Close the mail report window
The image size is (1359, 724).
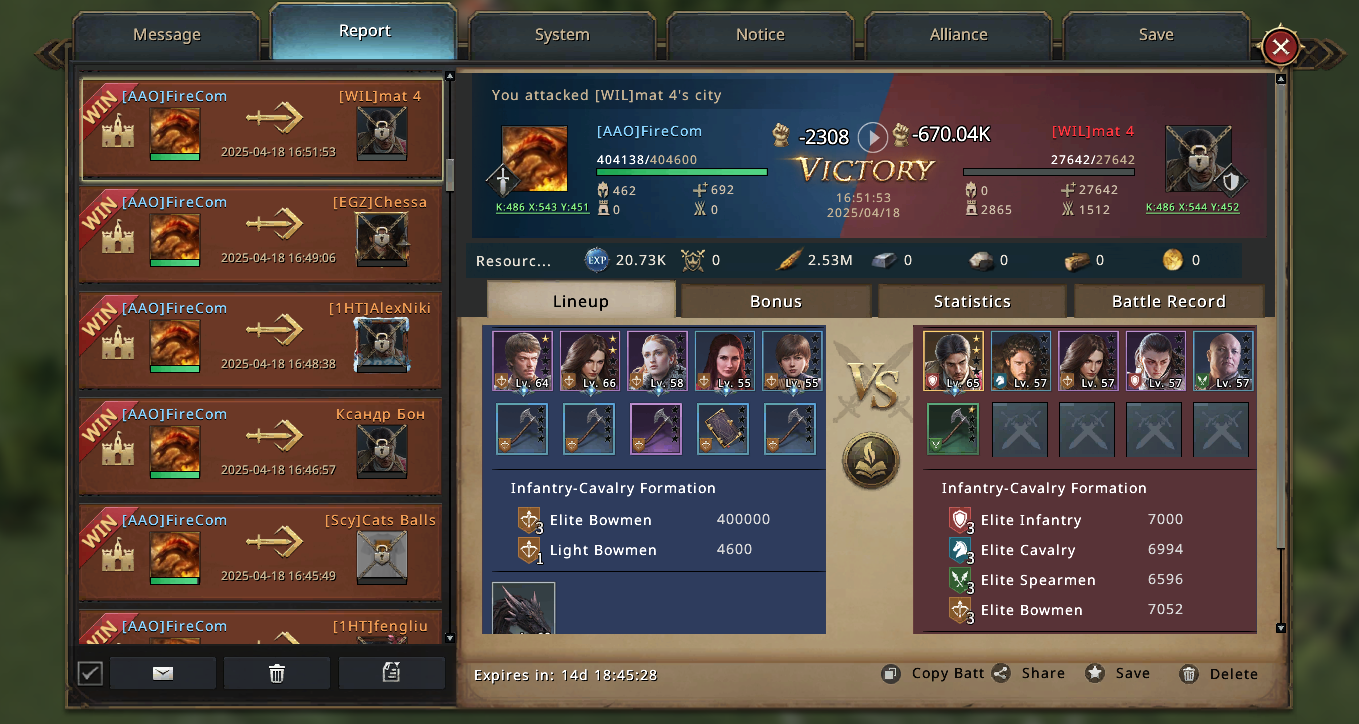1280,46
